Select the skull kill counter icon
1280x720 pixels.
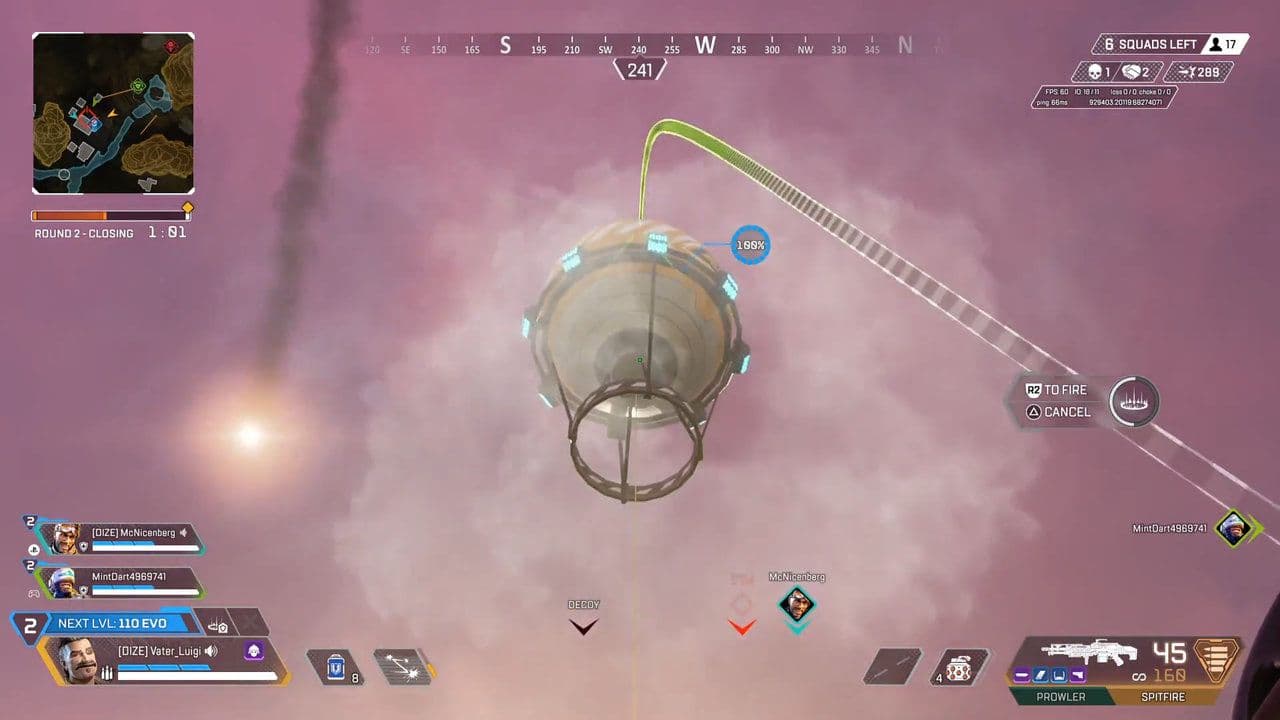1094,72
